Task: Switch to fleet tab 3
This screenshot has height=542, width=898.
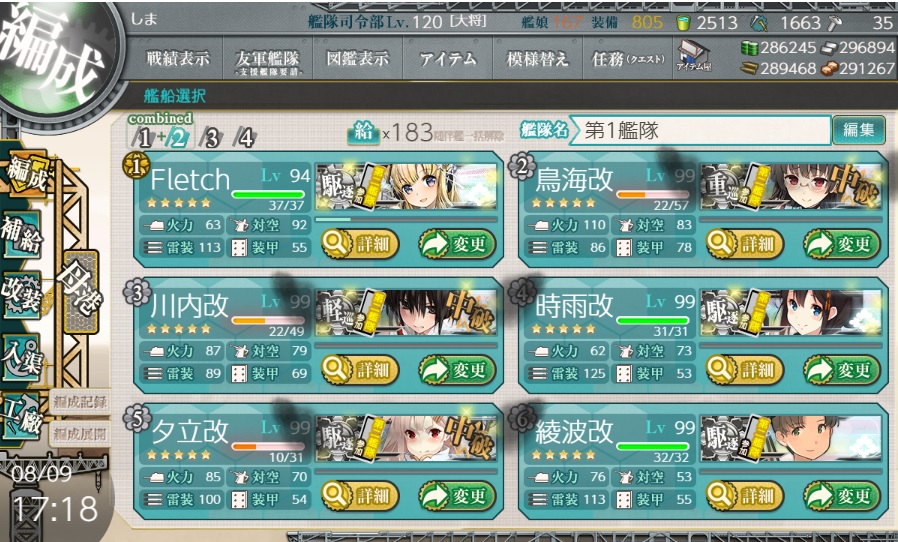Action: point(210,138)
